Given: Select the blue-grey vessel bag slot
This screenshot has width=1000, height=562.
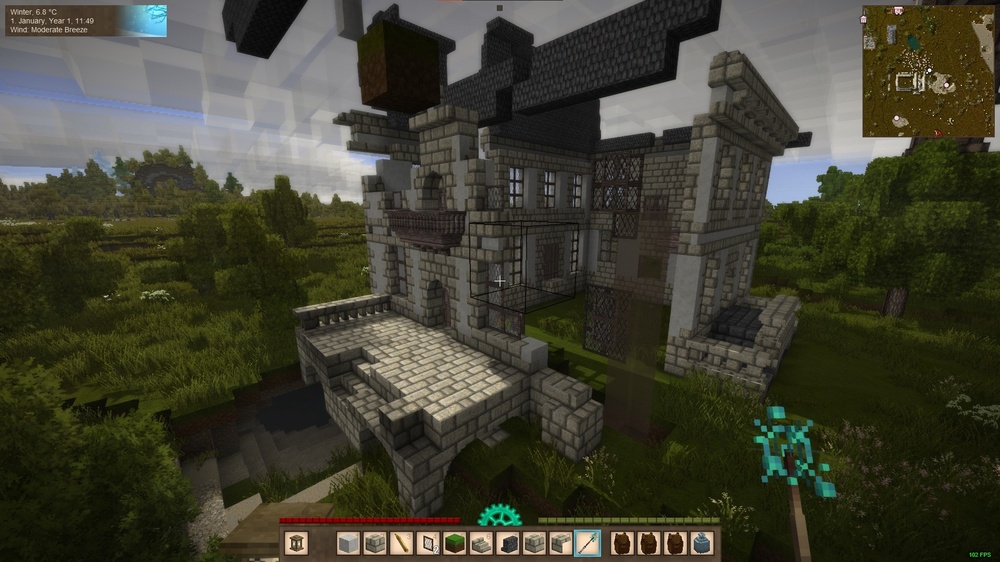Looking at the screenshot, I should (x=702, y=543).
